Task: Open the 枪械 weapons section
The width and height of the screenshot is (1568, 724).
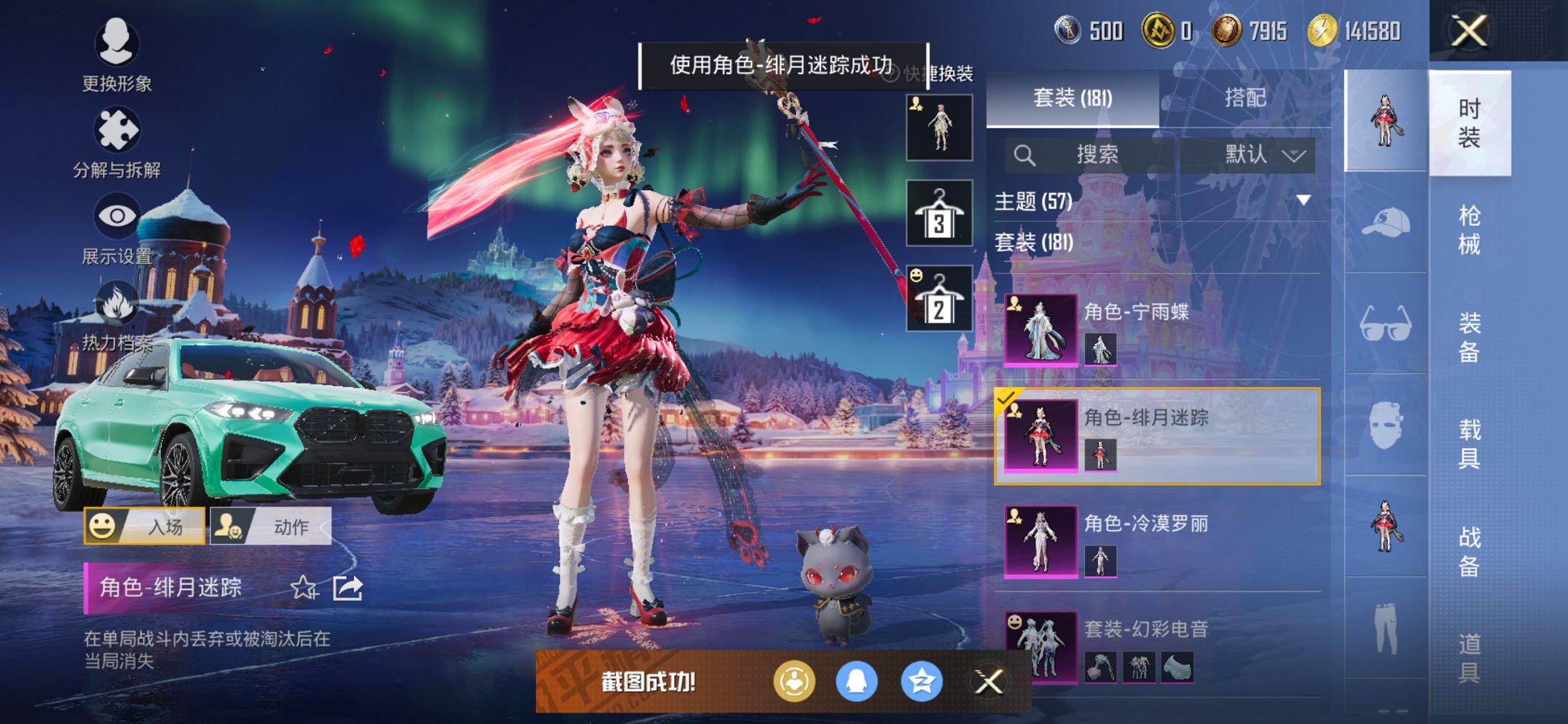Action: click(x=1471, y=233)
